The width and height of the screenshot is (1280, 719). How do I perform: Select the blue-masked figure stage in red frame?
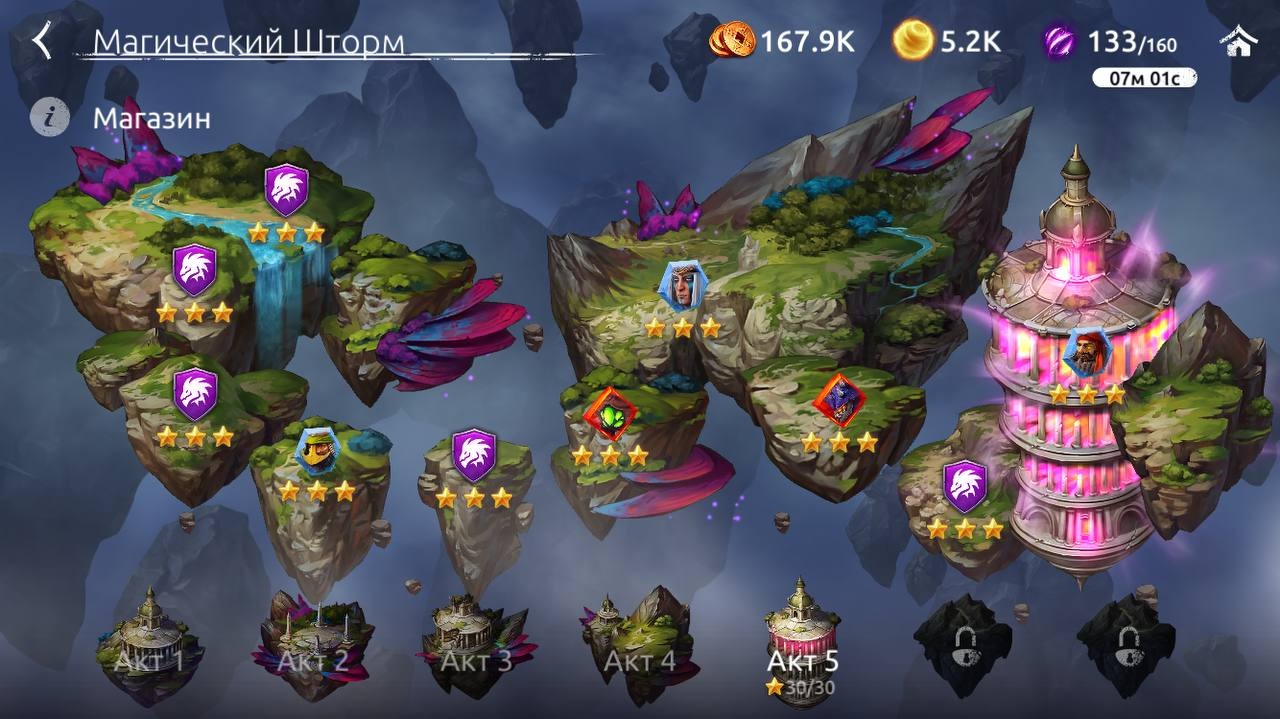coord(839,400)
